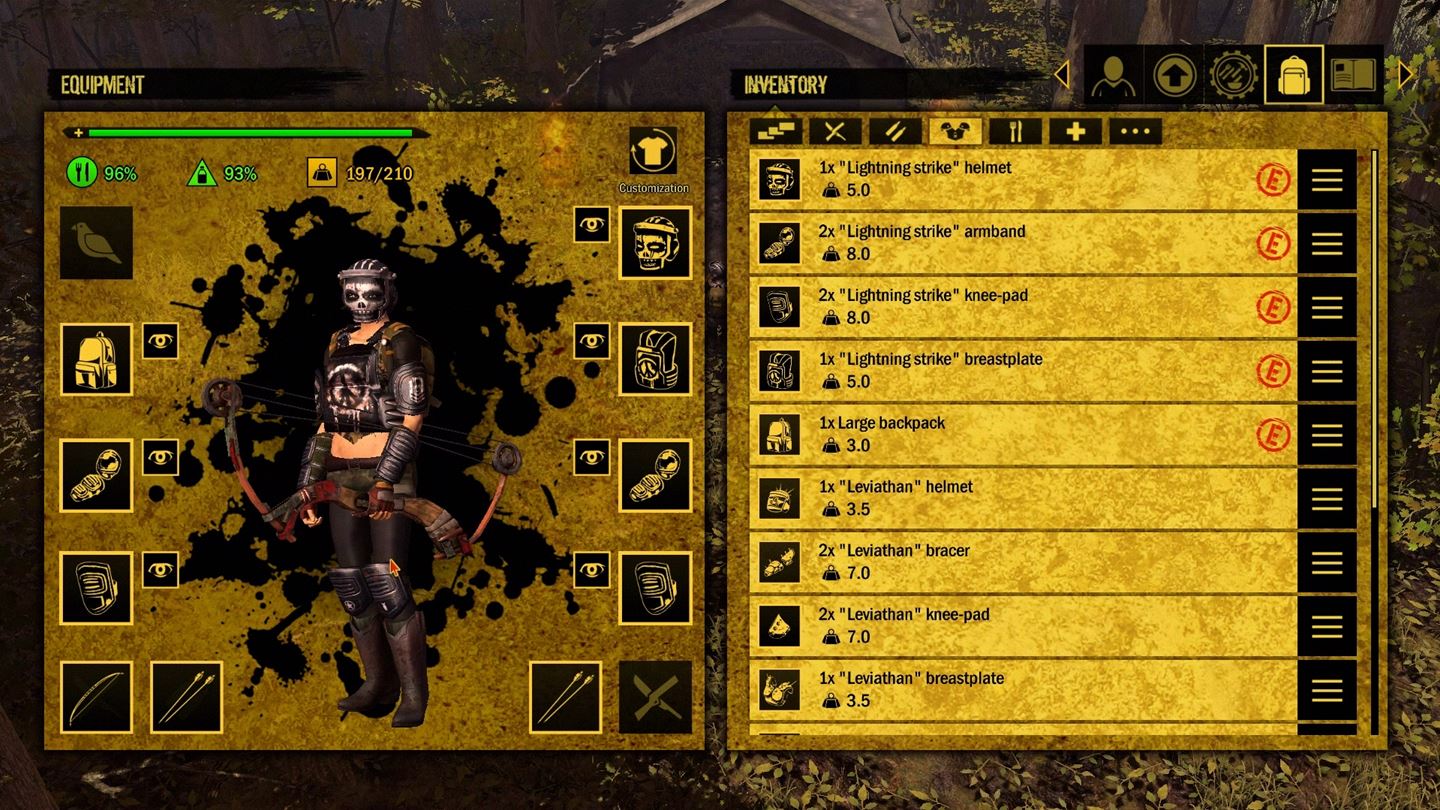1440x810 pixels.
Task: Open the weapons filter in inventory
Action: [836, 130]
